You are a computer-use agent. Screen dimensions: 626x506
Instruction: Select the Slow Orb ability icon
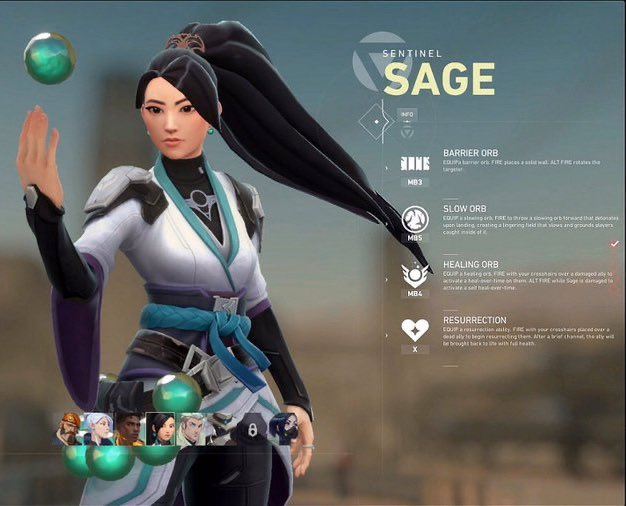pos(414,220)
